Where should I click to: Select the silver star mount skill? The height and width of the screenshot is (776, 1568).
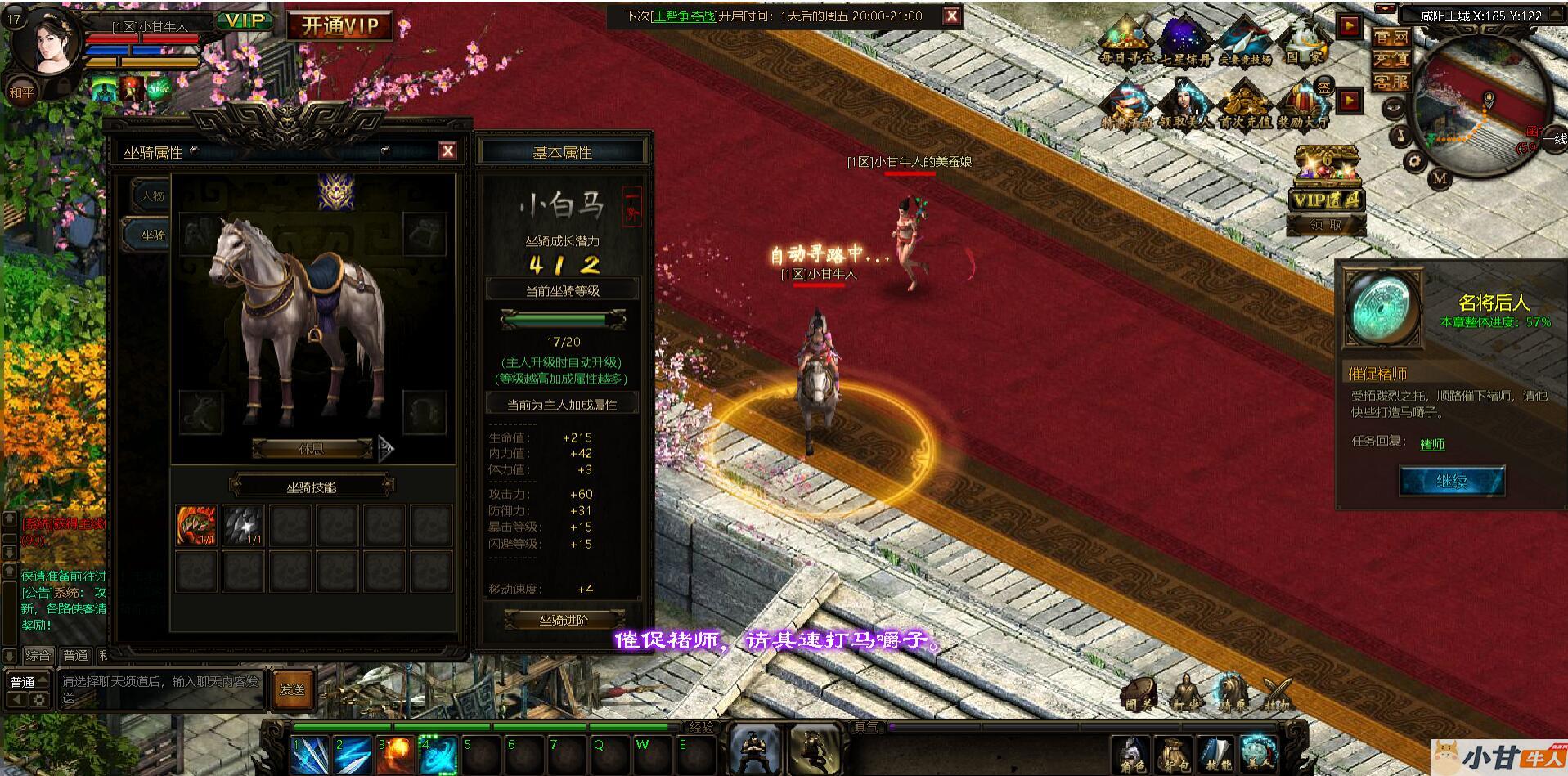[244, 525]
